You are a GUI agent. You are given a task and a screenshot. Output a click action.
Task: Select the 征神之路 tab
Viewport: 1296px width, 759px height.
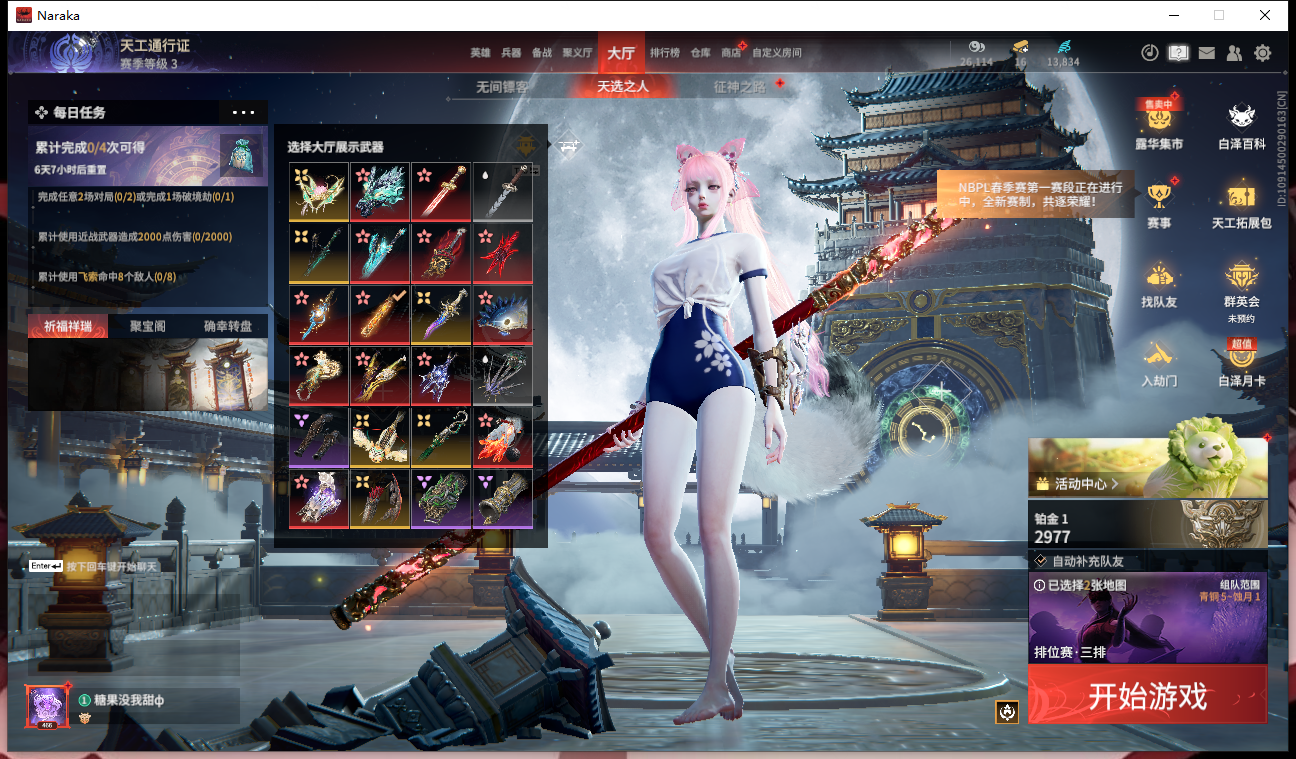740,87
